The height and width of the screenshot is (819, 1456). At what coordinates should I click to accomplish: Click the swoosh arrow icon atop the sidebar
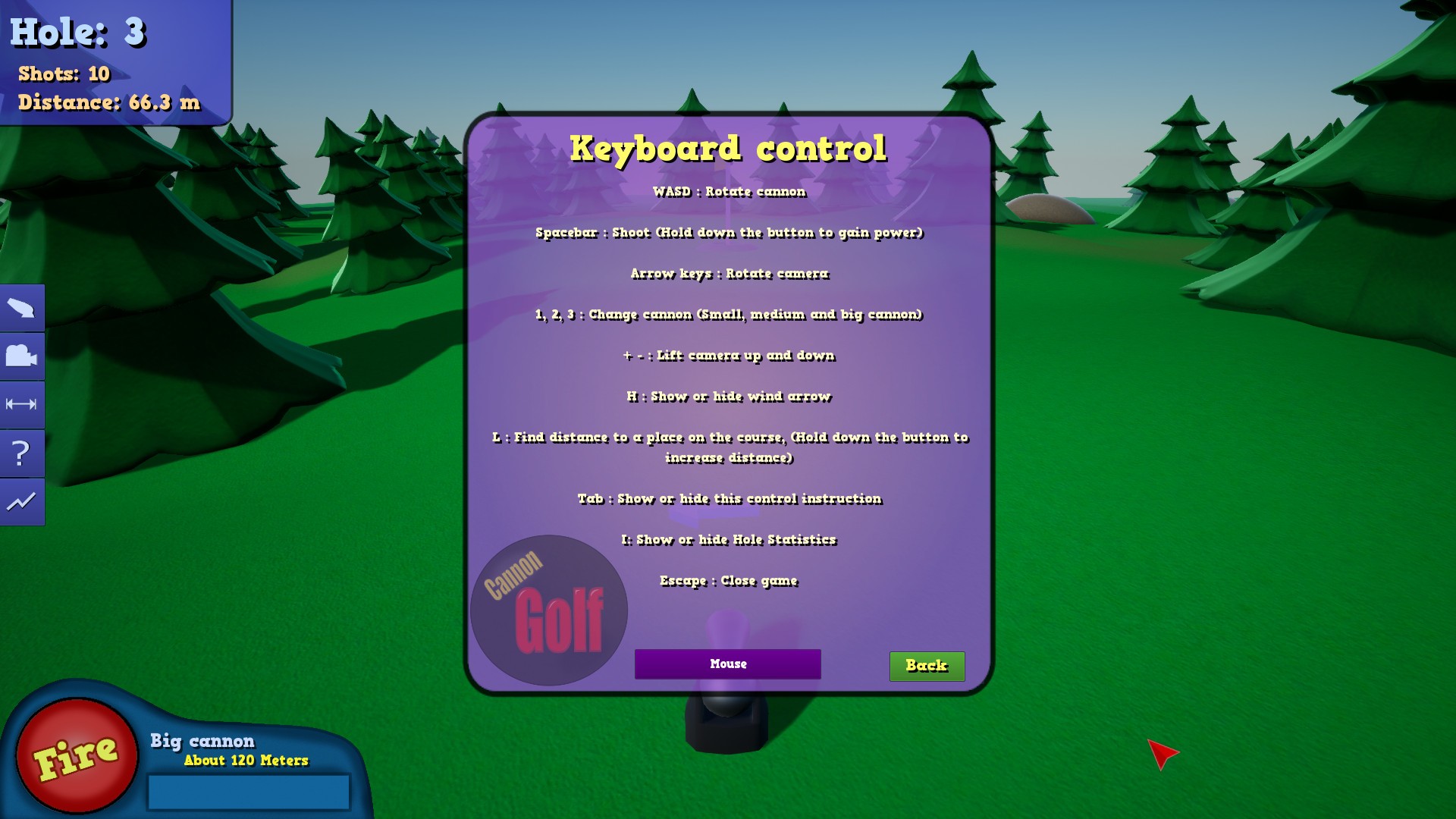click(22, 307)
